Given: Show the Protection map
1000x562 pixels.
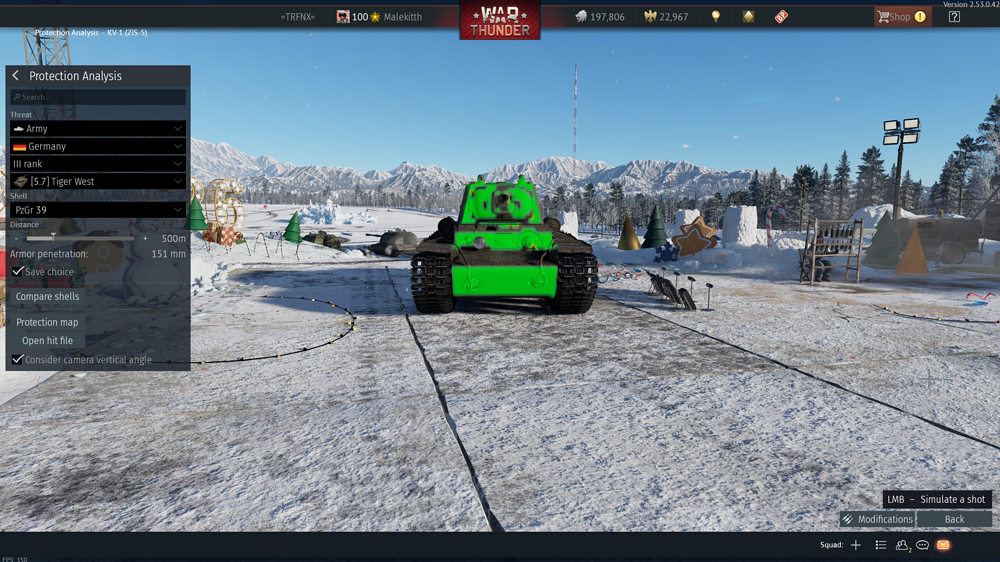Looking at the screenshot, I should click(x=47, y=322).
